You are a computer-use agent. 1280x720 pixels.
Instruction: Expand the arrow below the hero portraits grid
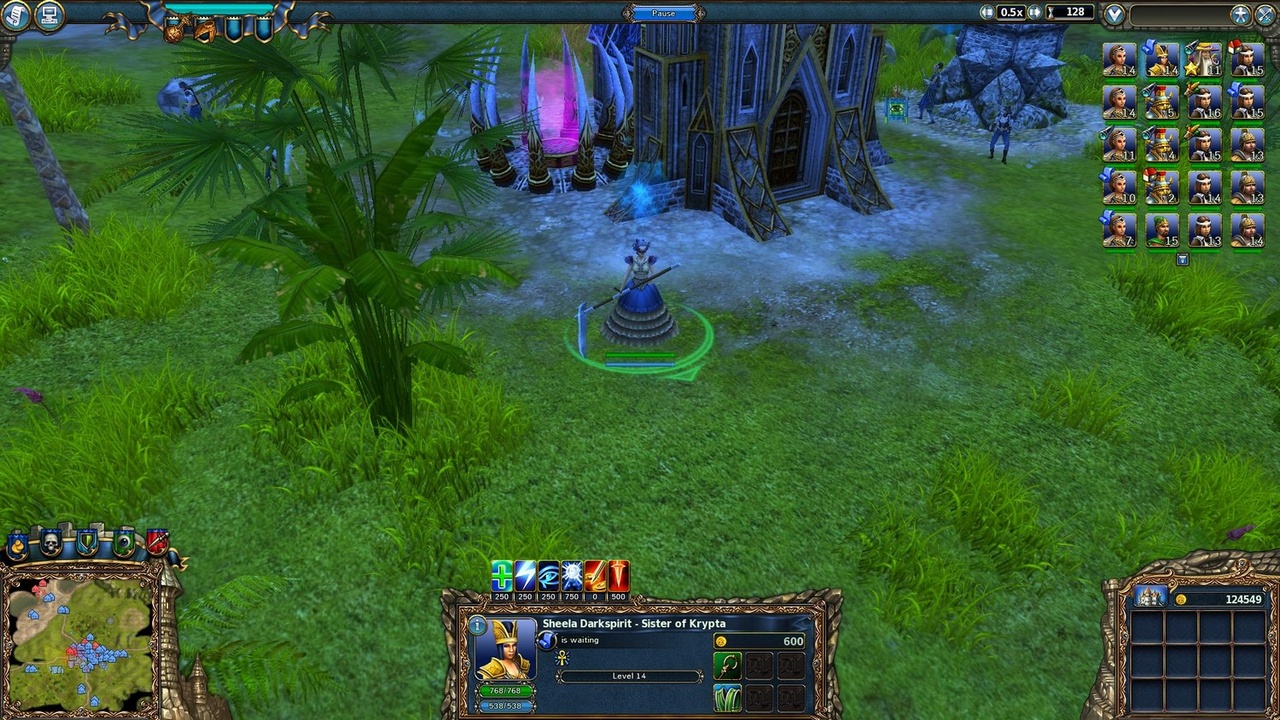(x=1183, y=258)
